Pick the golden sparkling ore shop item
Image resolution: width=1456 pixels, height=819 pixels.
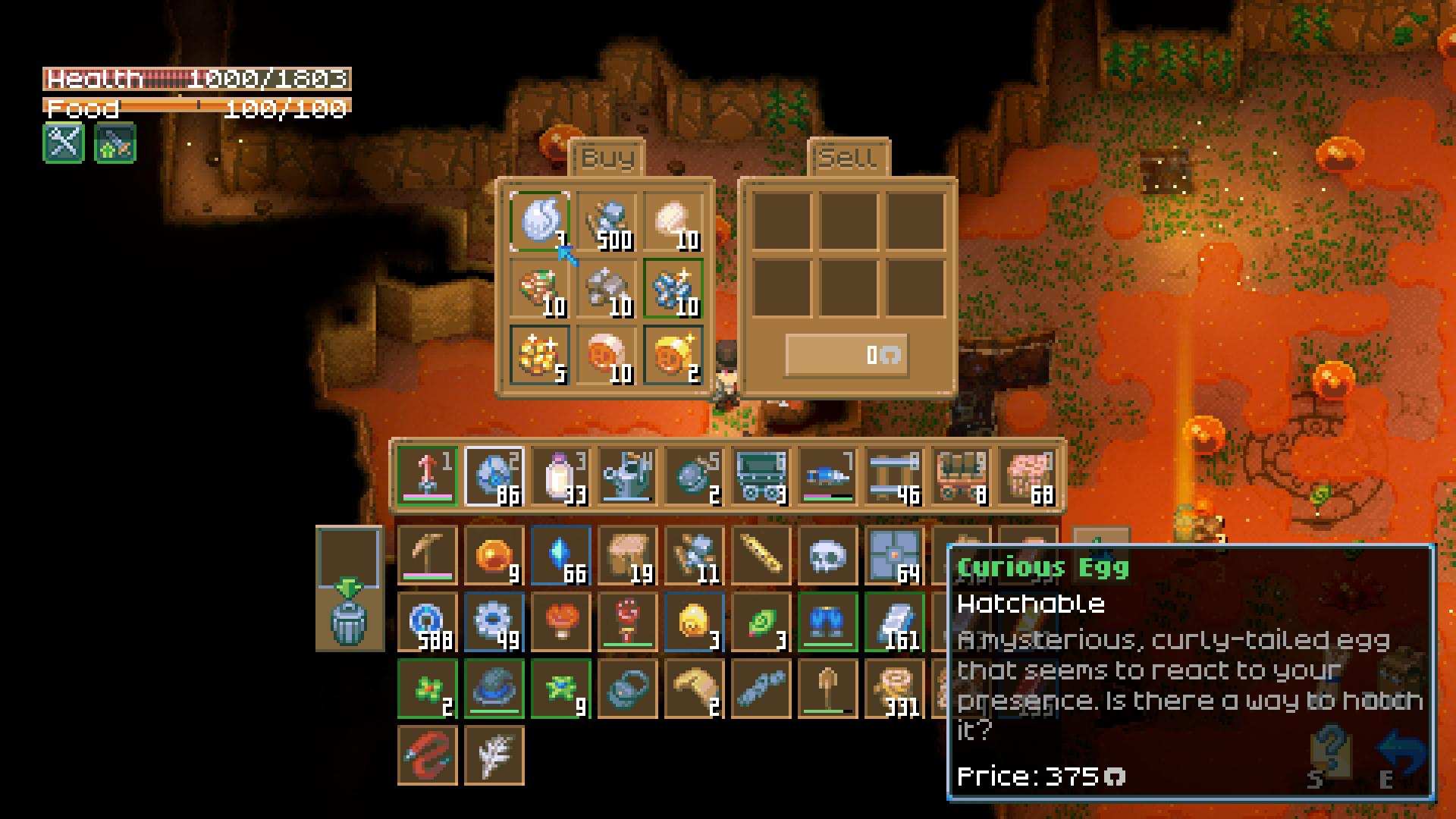(539, 355)
